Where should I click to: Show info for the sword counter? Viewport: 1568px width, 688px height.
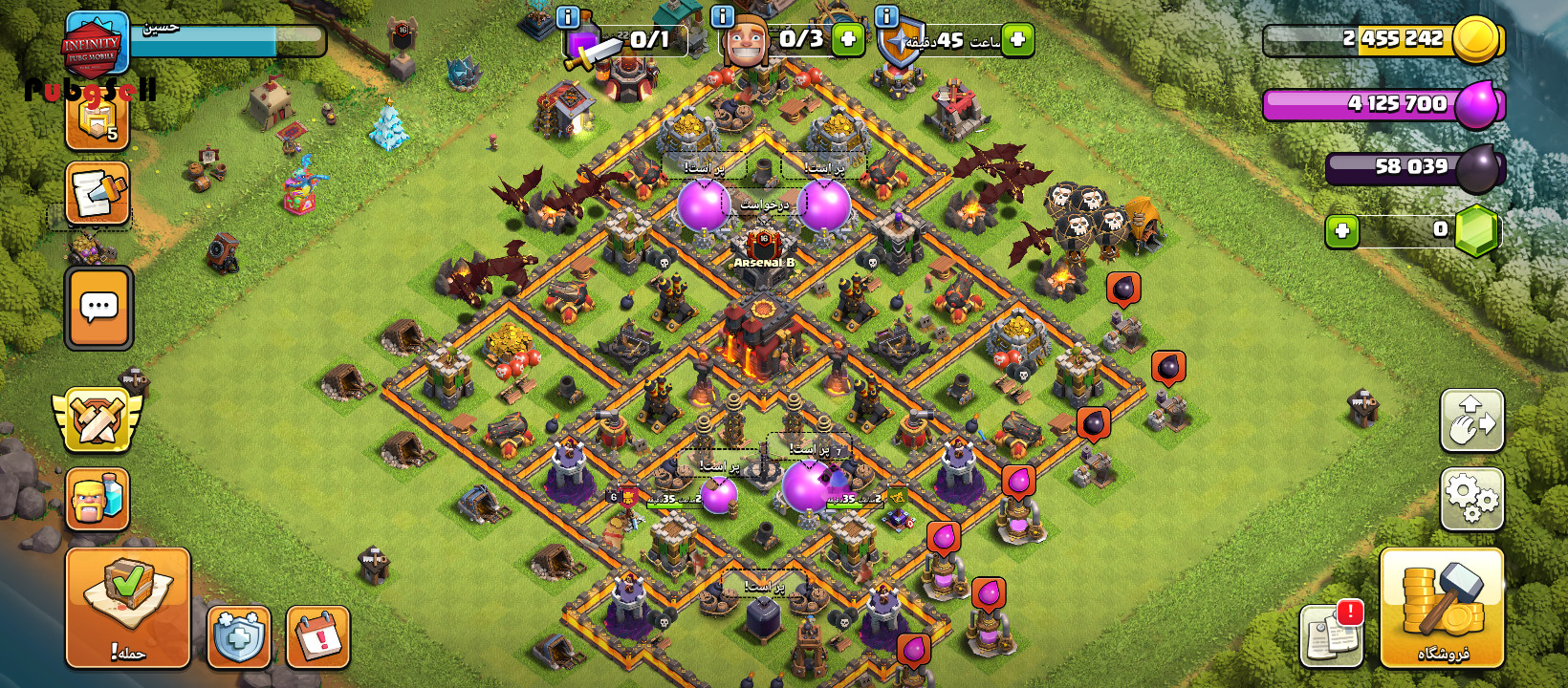[567, 17]
